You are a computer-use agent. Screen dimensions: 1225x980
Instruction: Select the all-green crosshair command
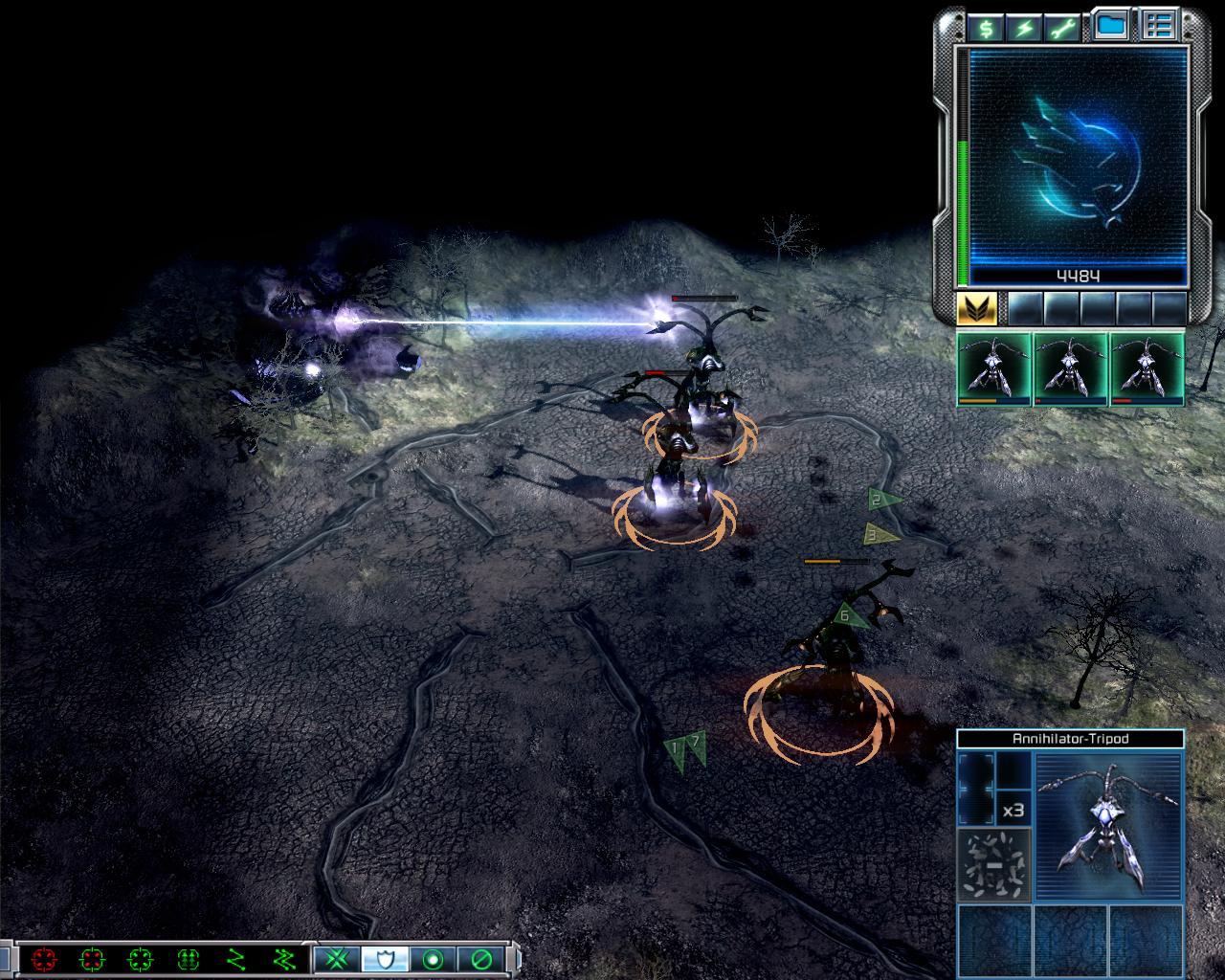coord(140,958)
